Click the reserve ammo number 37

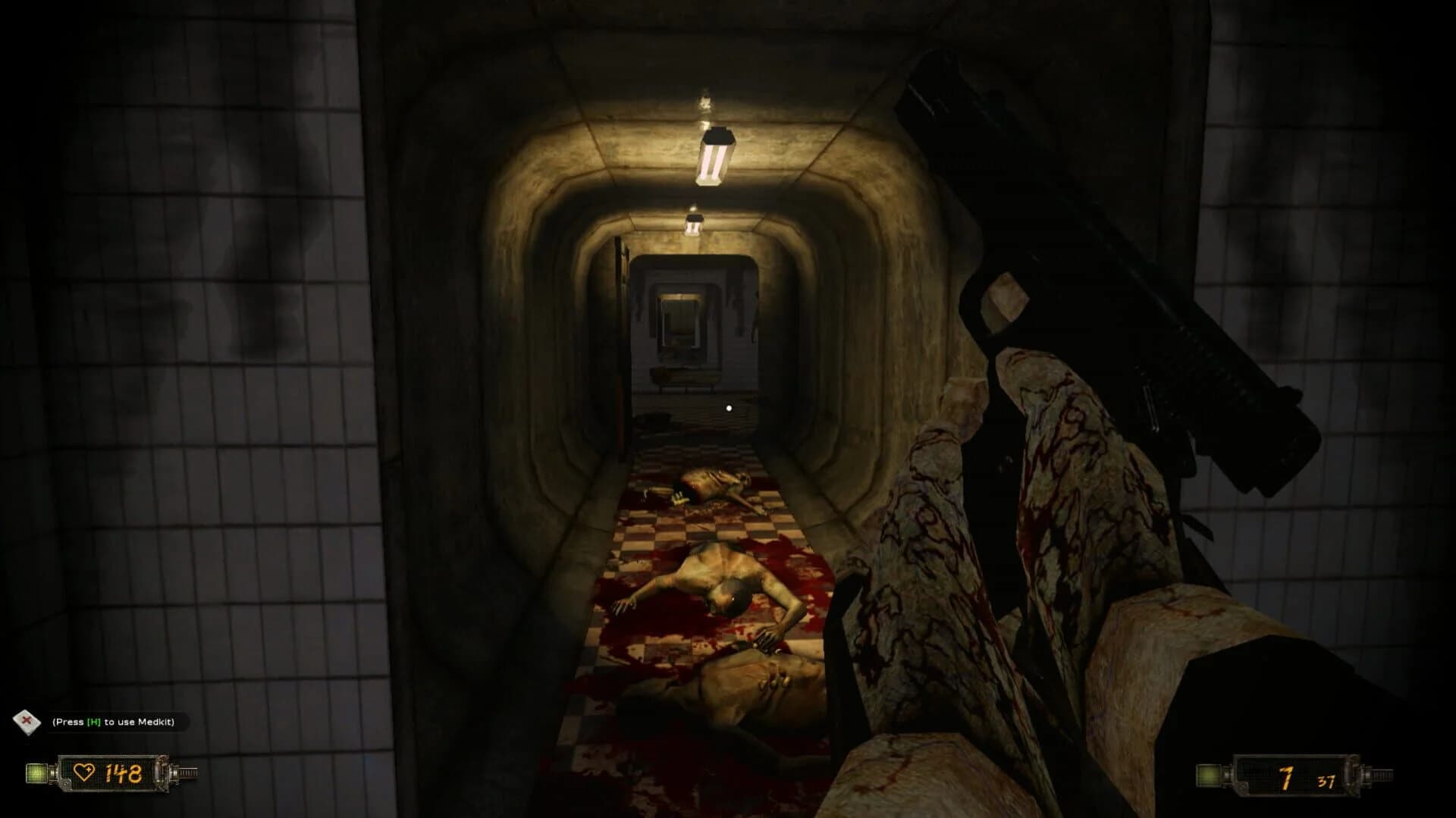[1326, 781]
